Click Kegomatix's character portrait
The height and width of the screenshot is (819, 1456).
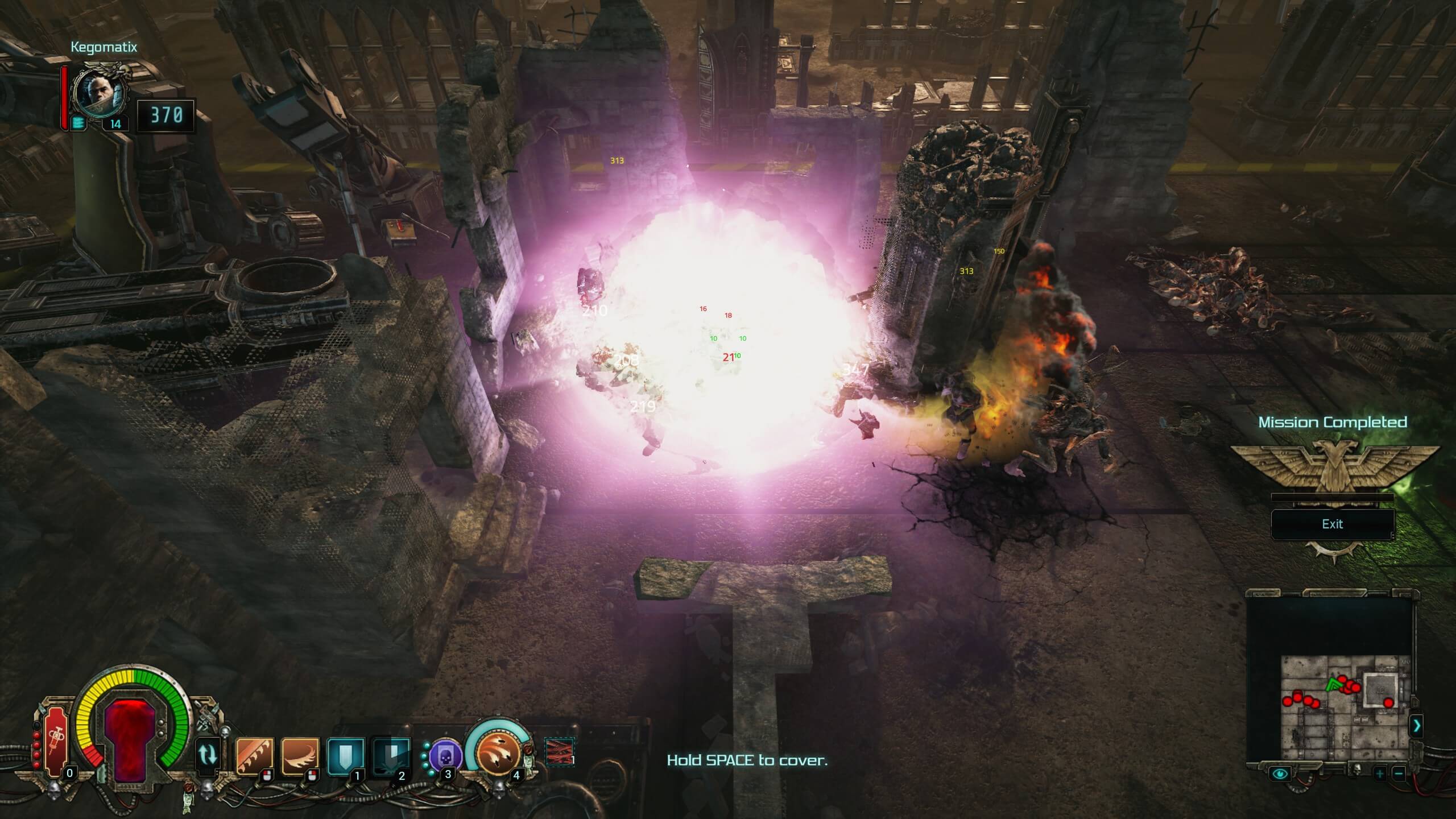click(x=101, y=95)
